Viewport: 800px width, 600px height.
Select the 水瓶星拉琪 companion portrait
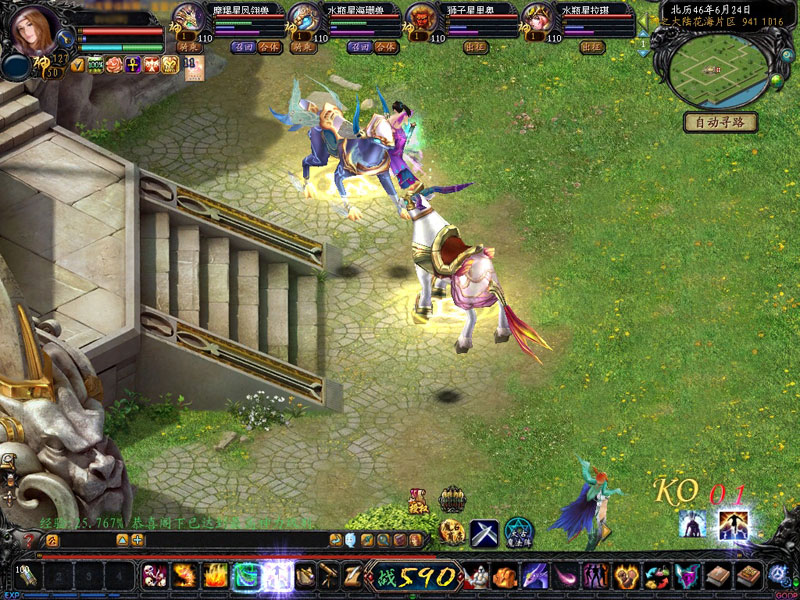536,20
